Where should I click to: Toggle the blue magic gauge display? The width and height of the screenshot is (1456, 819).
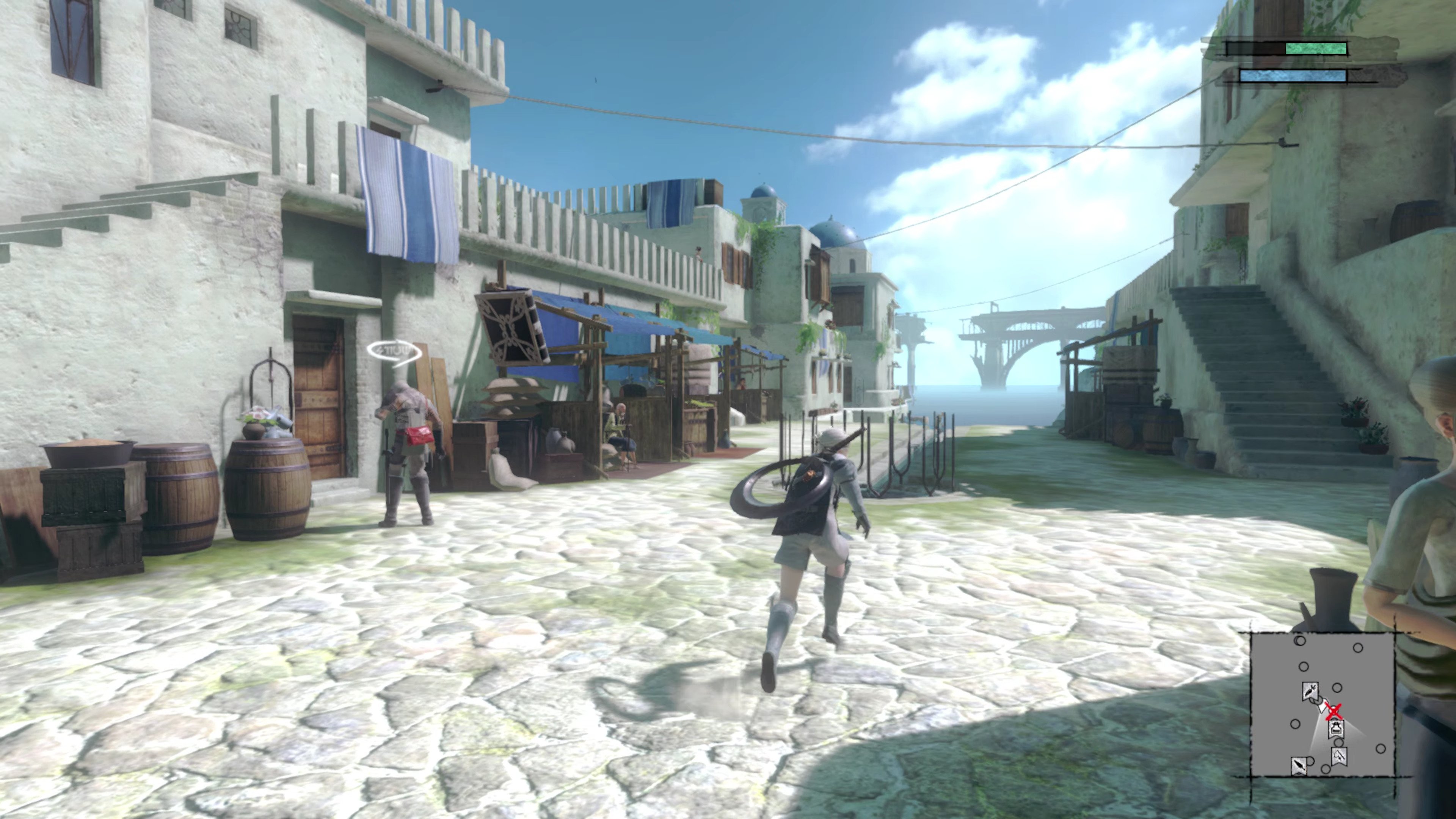1293,76
